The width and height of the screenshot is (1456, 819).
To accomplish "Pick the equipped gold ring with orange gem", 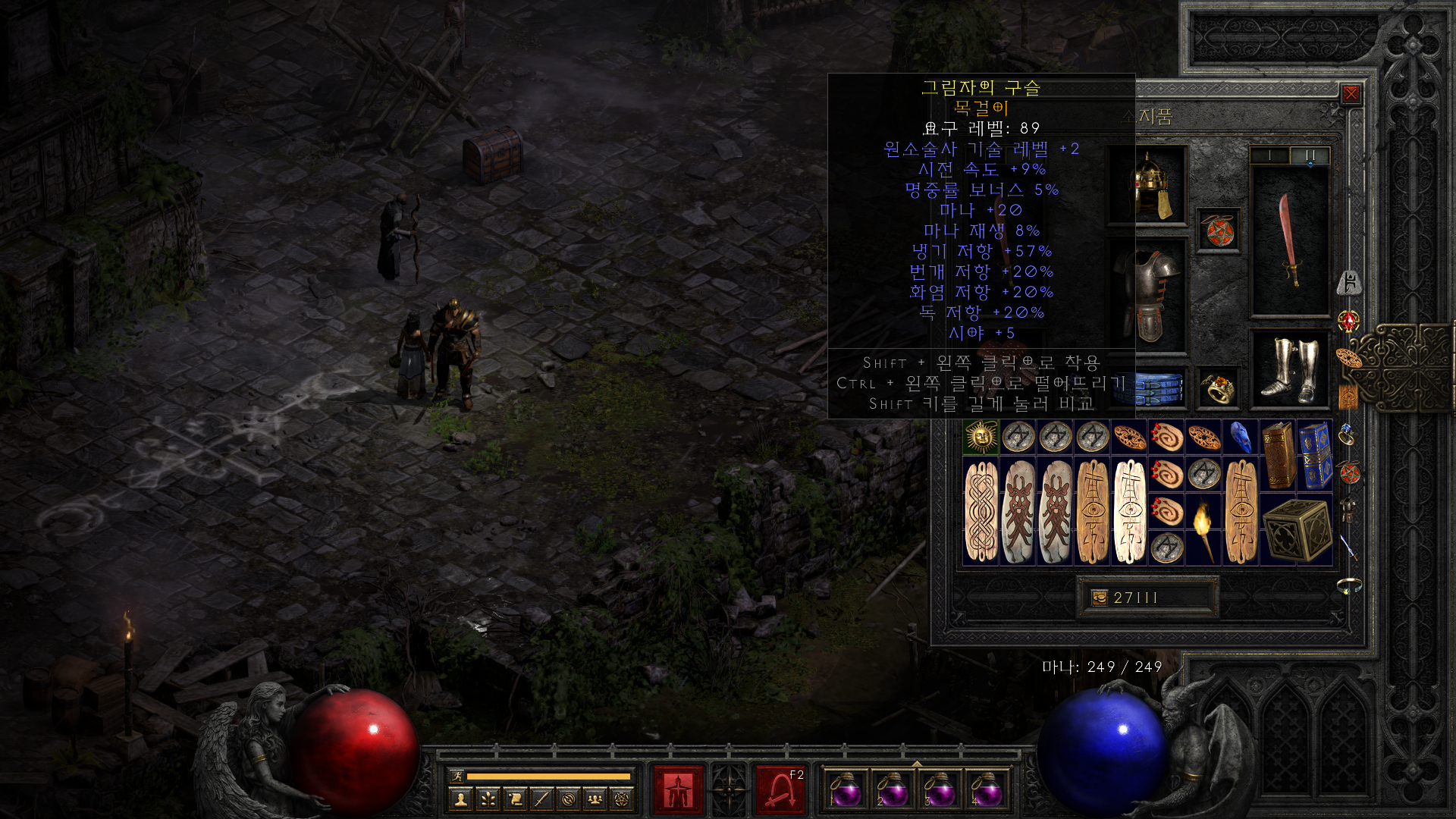I will click(1219, 389).
